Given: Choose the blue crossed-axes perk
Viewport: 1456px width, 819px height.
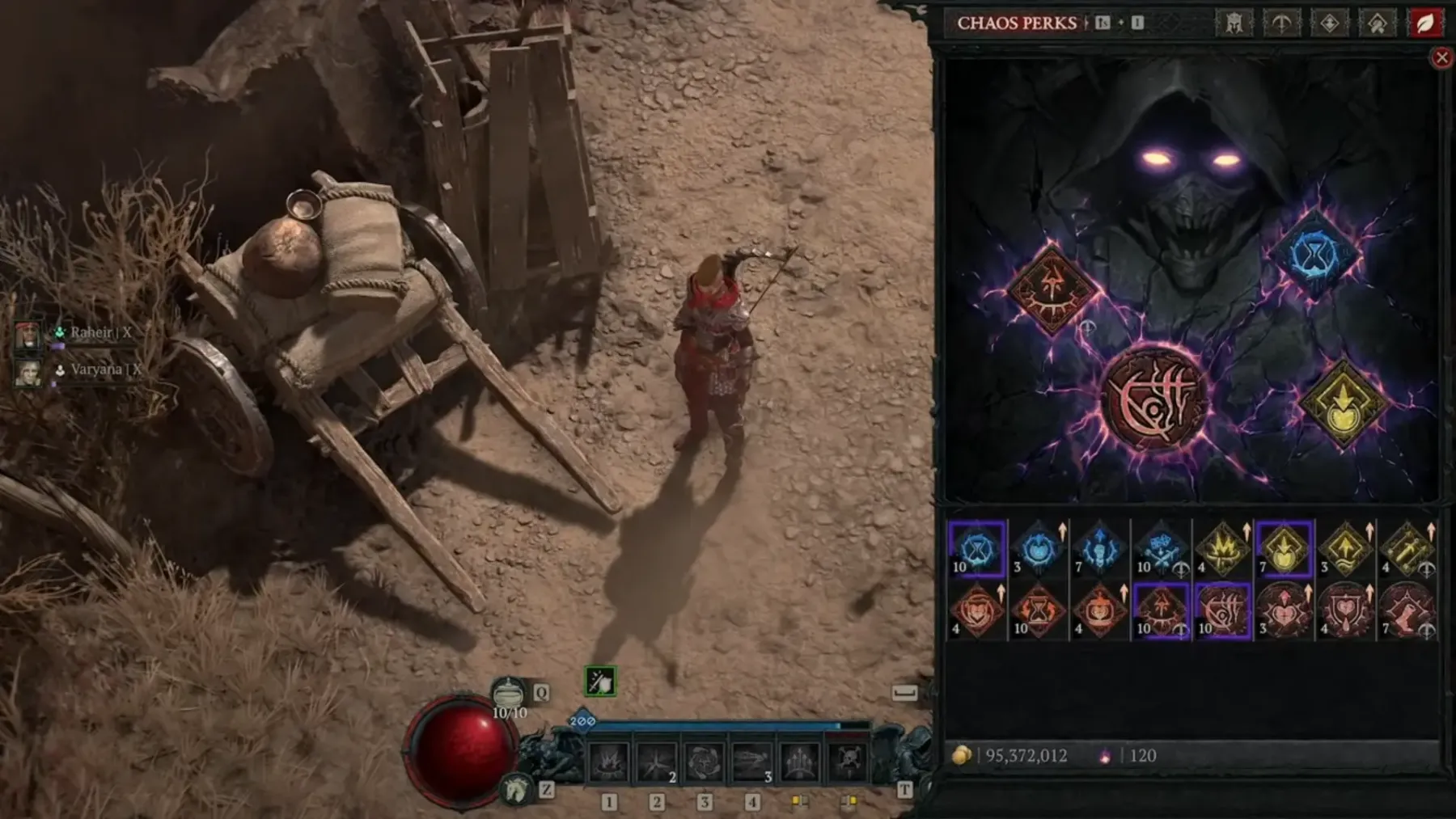Looking at the screenshot, I should (x=1162, y=549).
